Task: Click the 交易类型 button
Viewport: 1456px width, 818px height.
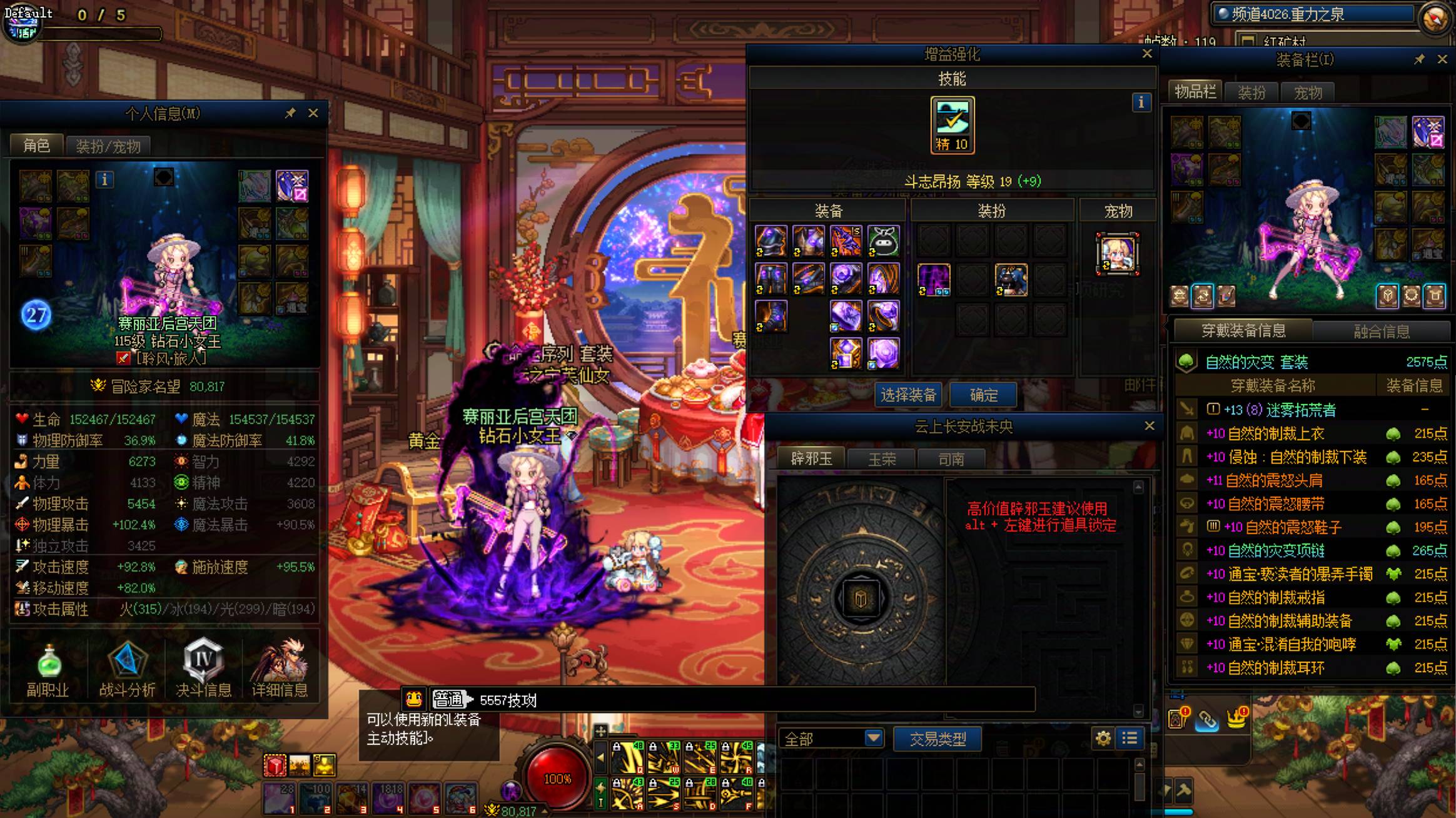Action: (937, 739)
